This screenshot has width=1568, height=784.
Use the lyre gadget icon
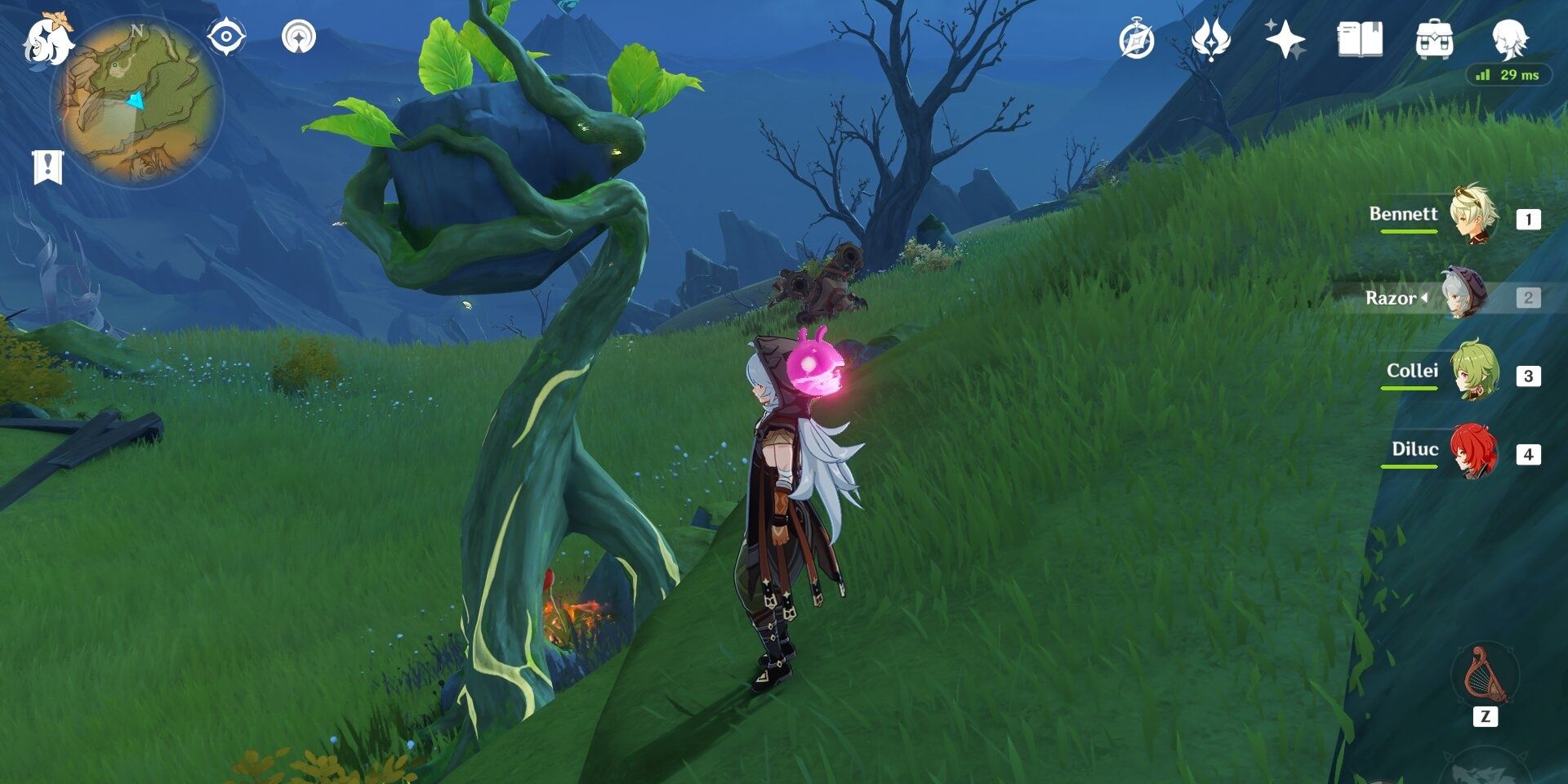click(1483, 676)
